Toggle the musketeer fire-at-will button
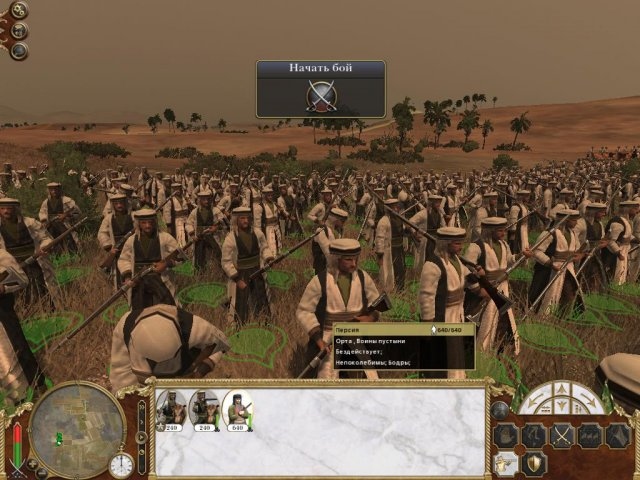The height and width of the screenshot is (480, 640). tap(507, 463)
